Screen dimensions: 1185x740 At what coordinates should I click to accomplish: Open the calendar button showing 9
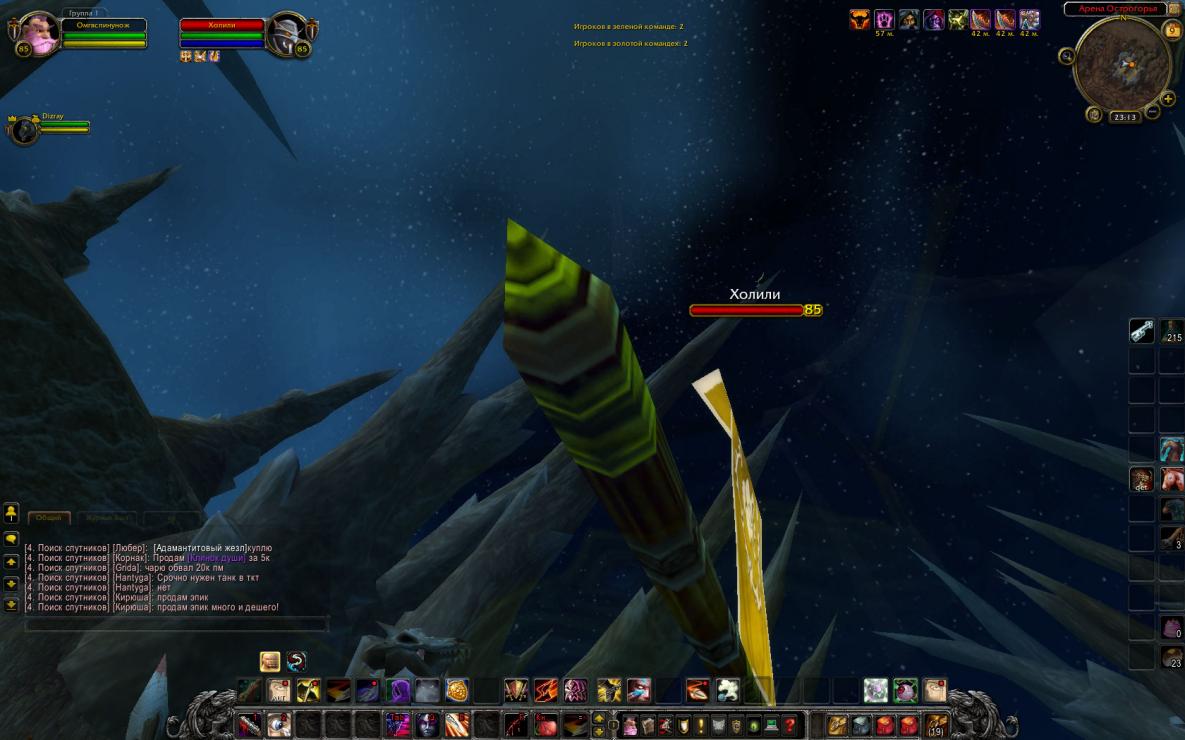coord(1172,30)
